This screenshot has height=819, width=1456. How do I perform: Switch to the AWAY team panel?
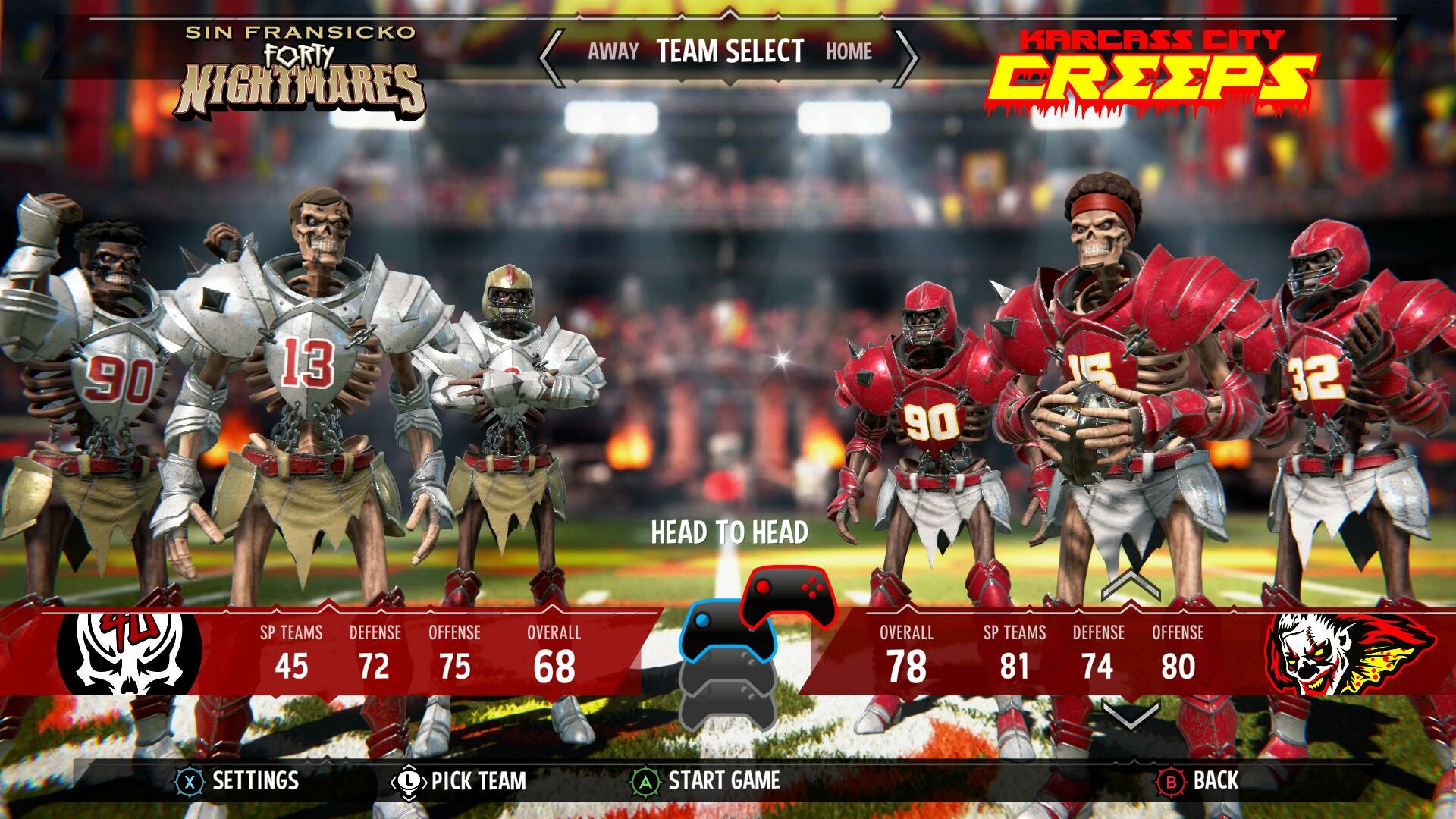coord(613,52)
